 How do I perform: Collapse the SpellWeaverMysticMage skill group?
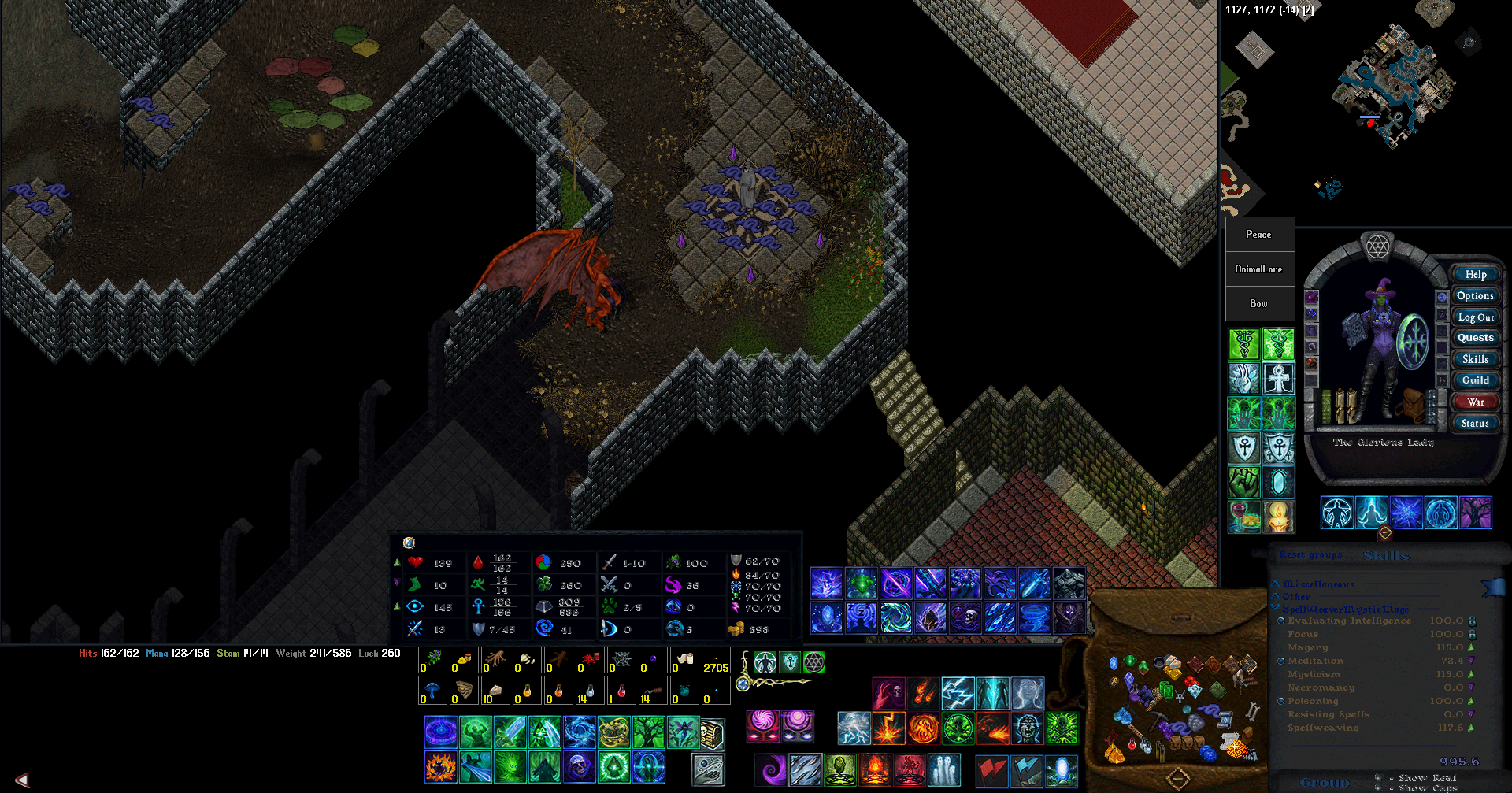tap(1275, 609)
